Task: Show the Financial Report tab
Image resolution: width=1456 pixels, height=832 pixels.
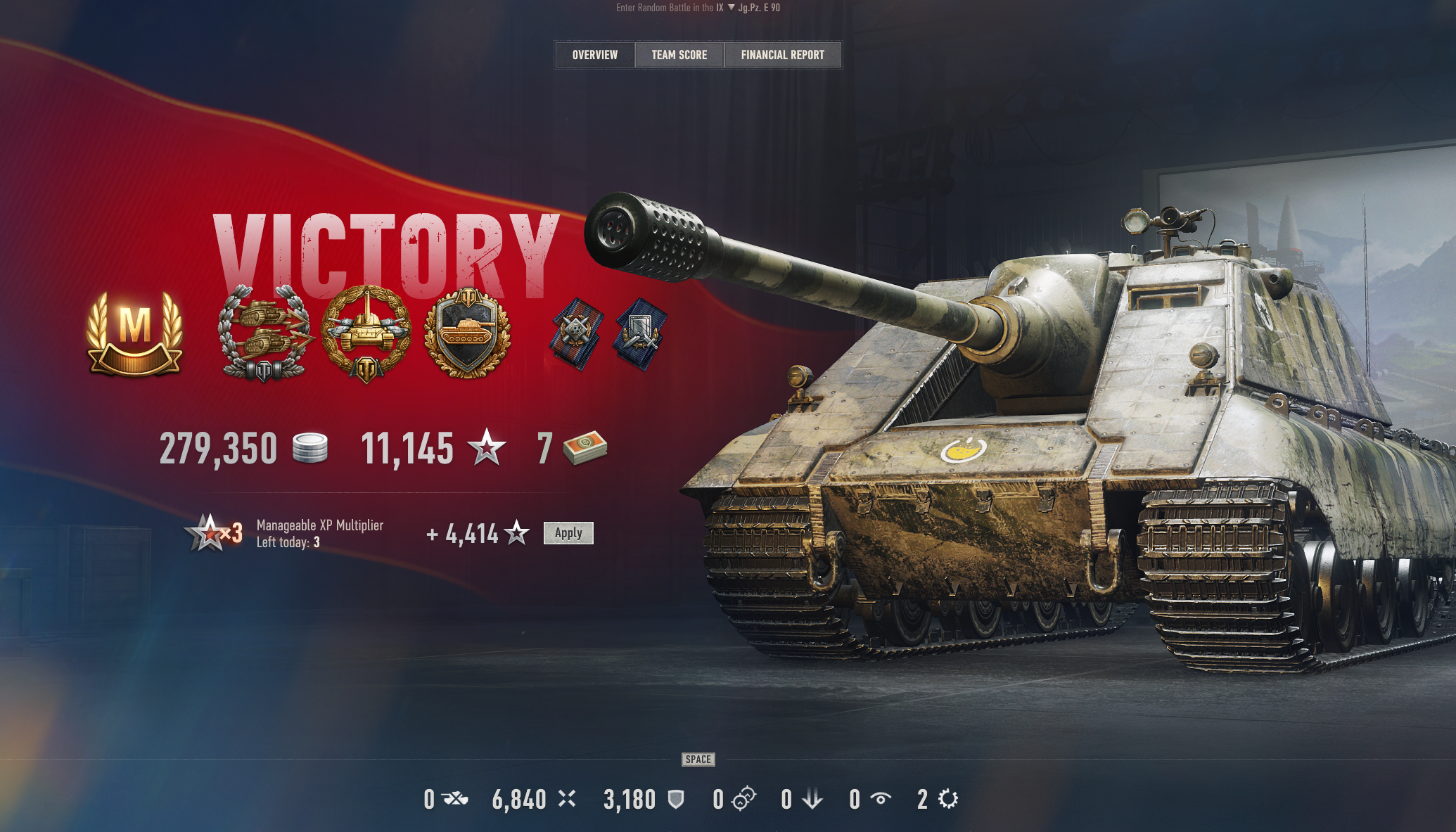Action: point(782,55)
